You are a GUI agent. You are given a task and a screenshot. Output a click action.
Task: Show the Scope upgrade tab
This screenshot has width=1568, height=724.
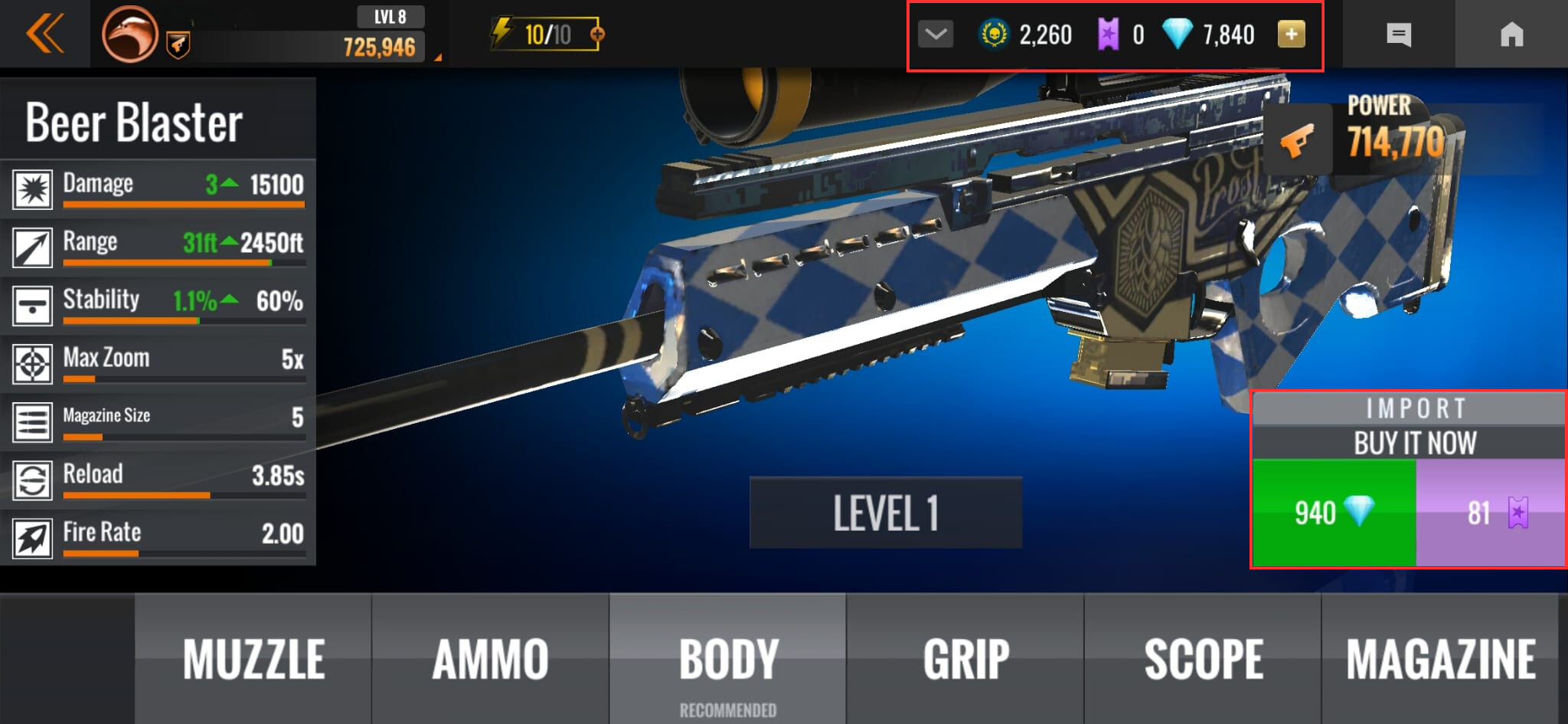coord(1203,659)
